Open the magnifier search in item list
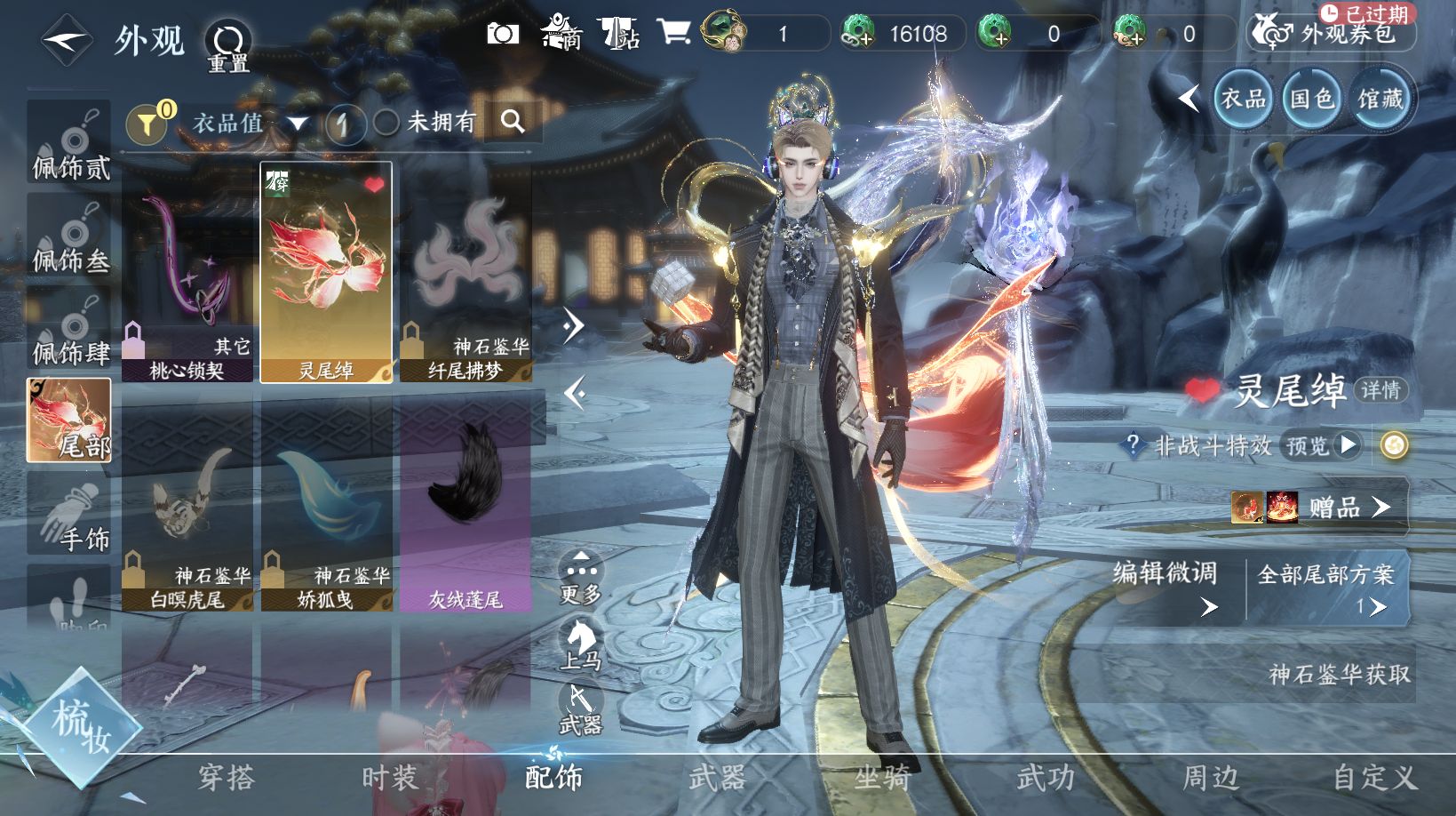Screen dimensions: 1456x816 (x=513, y=122)
